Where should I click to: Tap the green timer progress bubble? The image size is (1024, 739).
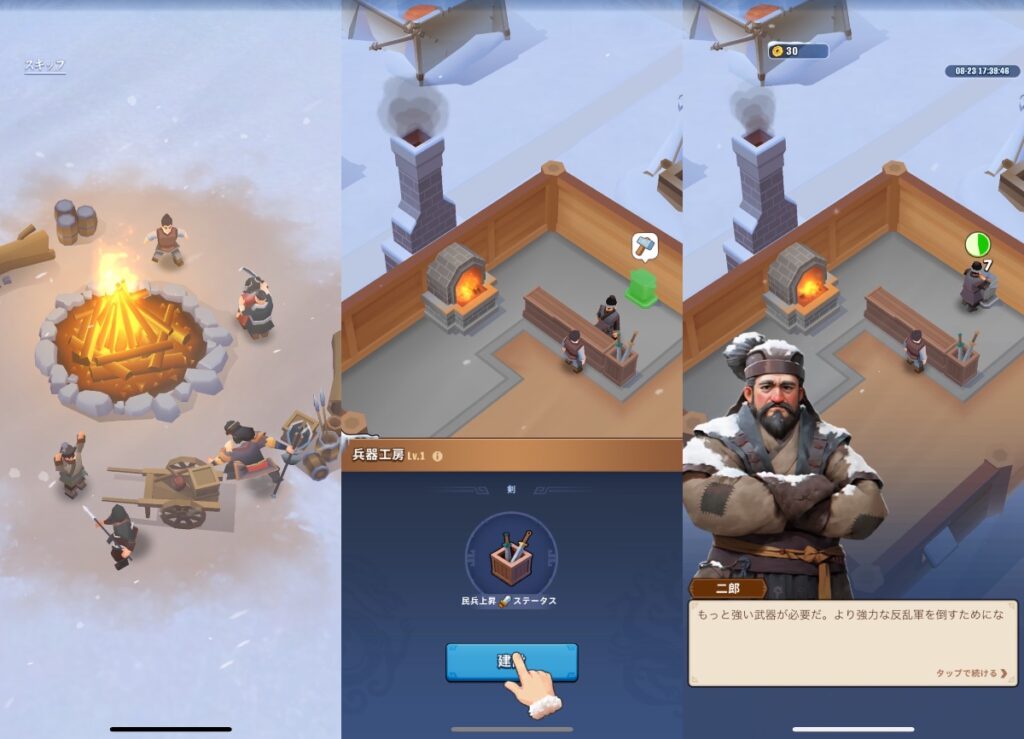(x=976, y=245)
